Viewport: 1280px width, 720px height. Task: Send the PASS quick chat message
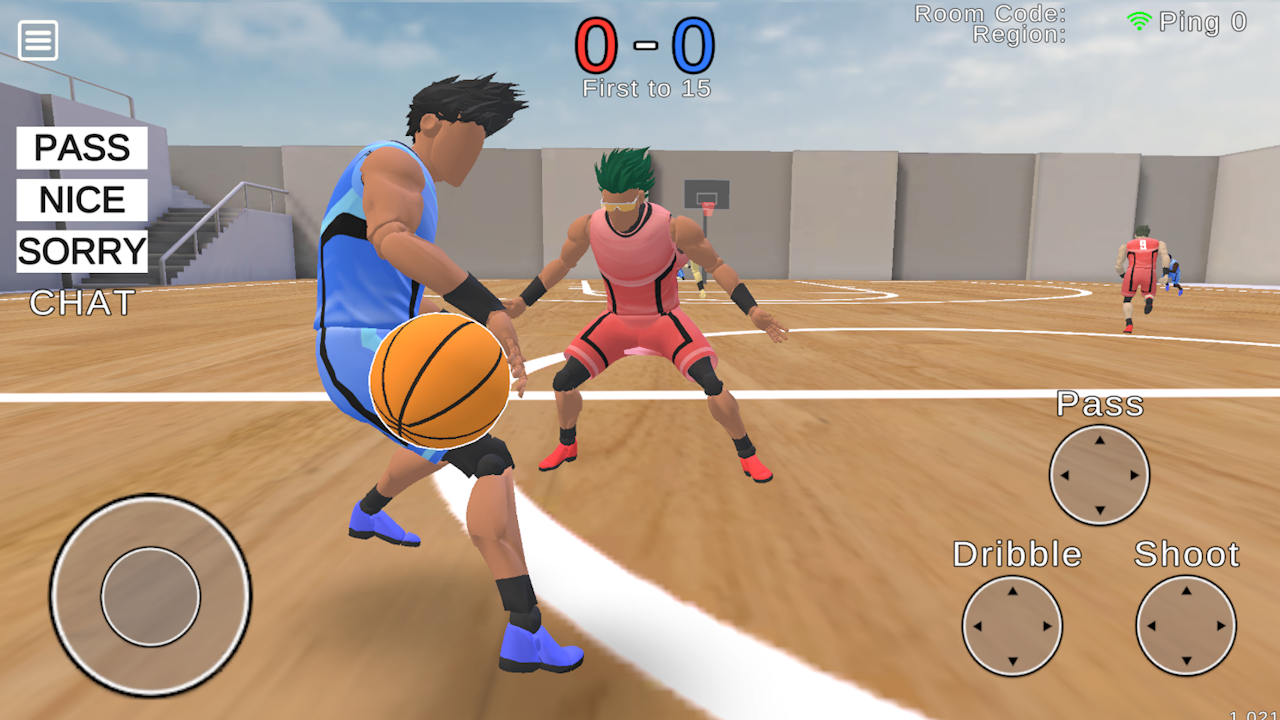coord(80,148)
